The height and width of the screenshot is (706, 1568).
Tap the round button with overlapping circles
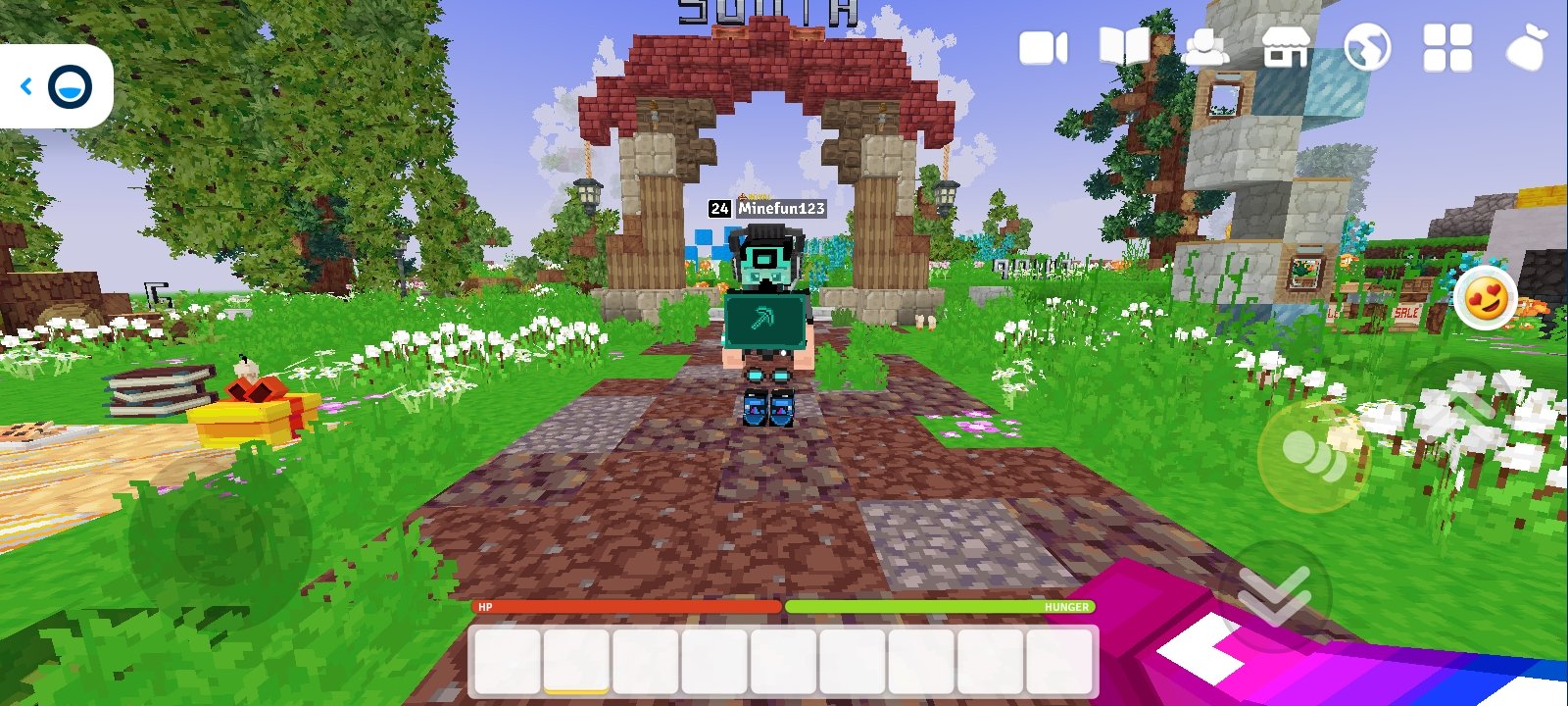1313,455
